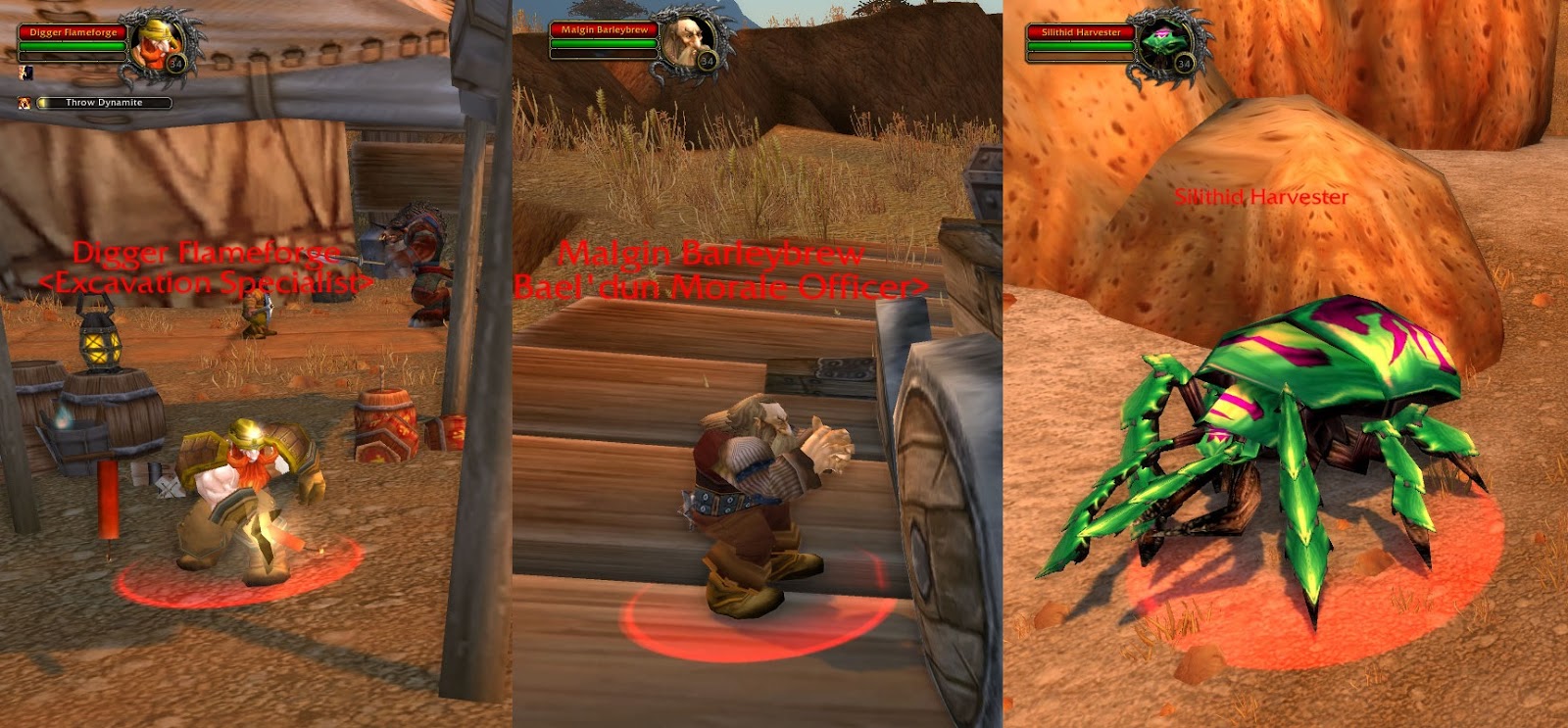The width and height of the screenshot is (1568, 728).
Task: Select the red Malgin Barleybrew name bar
Action: tap(605, 29)
